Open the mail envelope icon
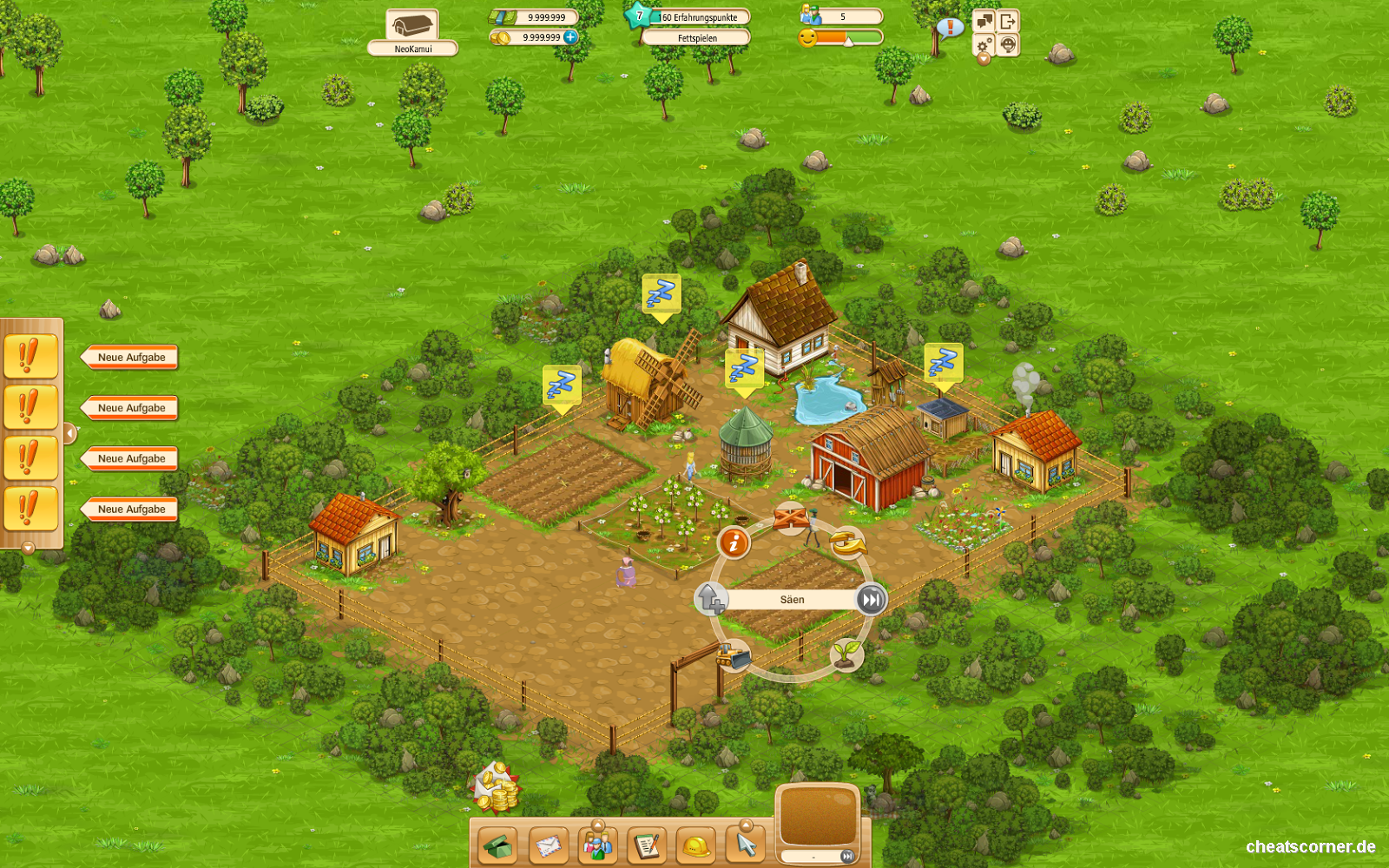The image size is (1389, 868). pos(548,846)
